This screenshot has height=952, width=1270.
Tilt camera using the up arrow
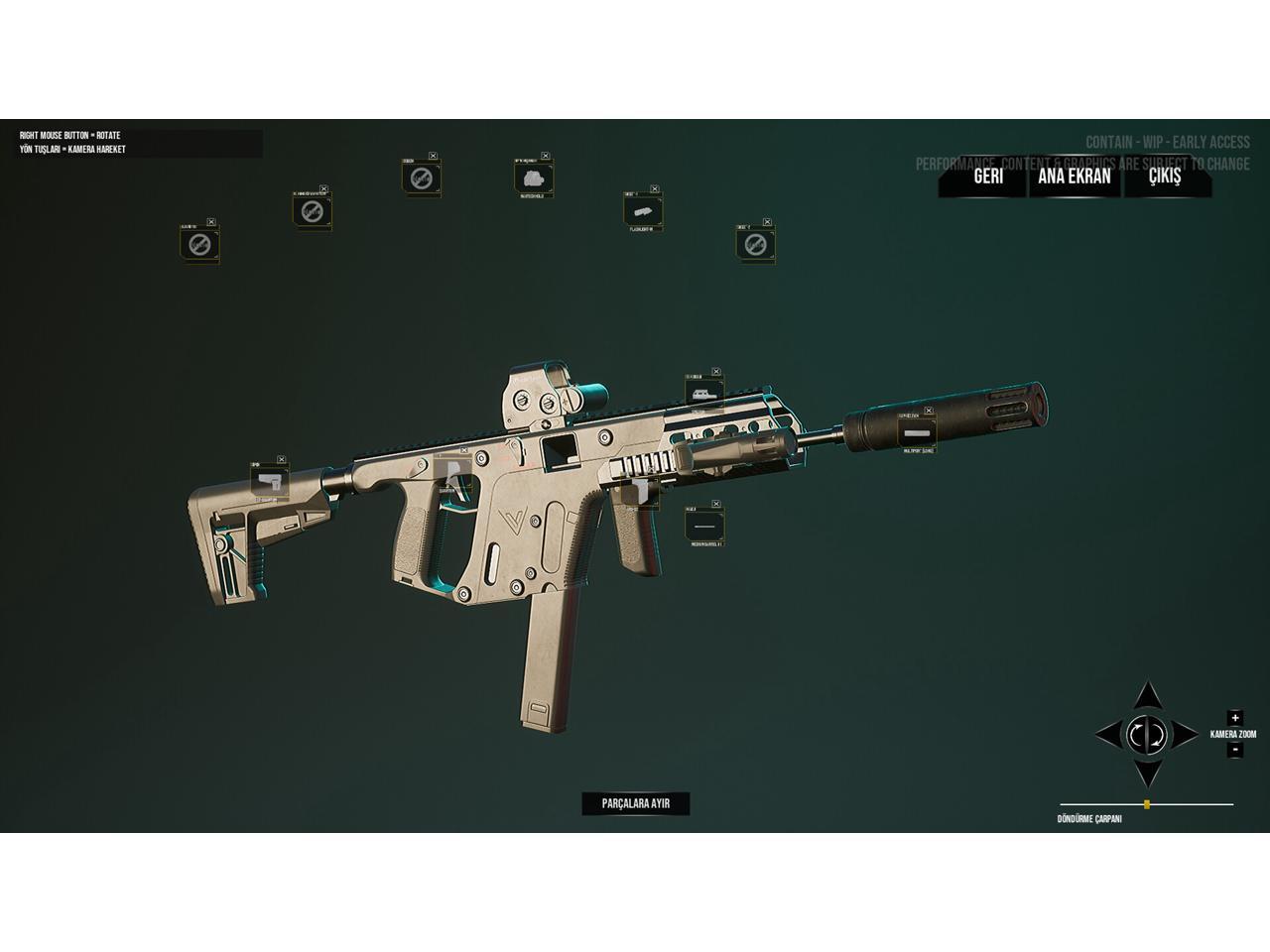coord(1147,697)
